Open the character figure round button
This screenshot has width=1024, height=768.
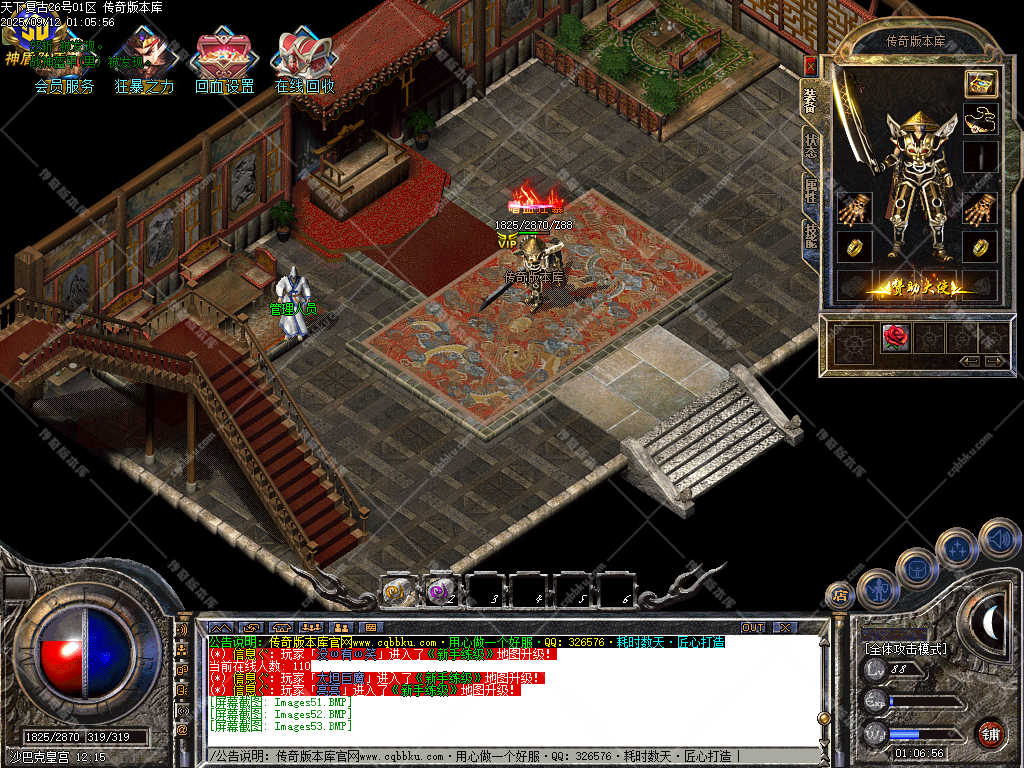point(876,589)
